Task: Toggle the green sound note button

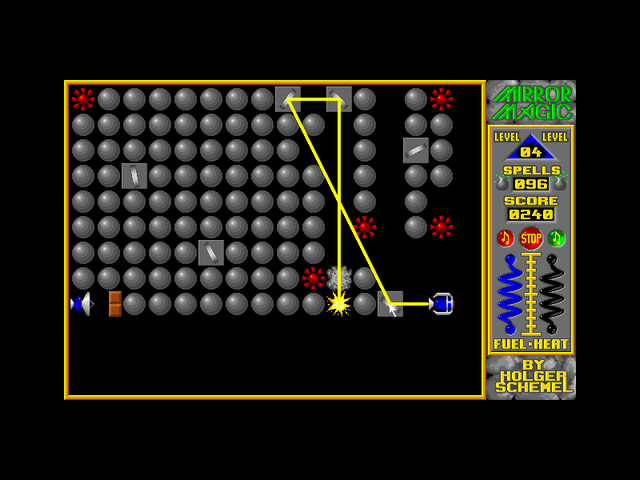Action: [557, 238]
